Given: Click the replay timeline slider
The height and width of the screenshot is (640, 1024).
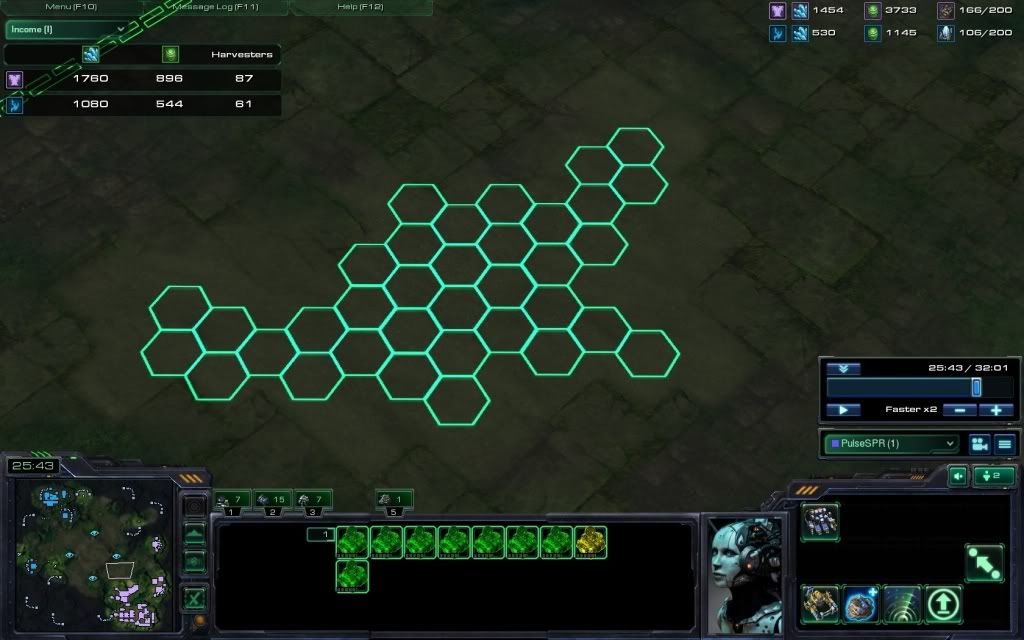Looking at the screenshot, I should [976, 387].
